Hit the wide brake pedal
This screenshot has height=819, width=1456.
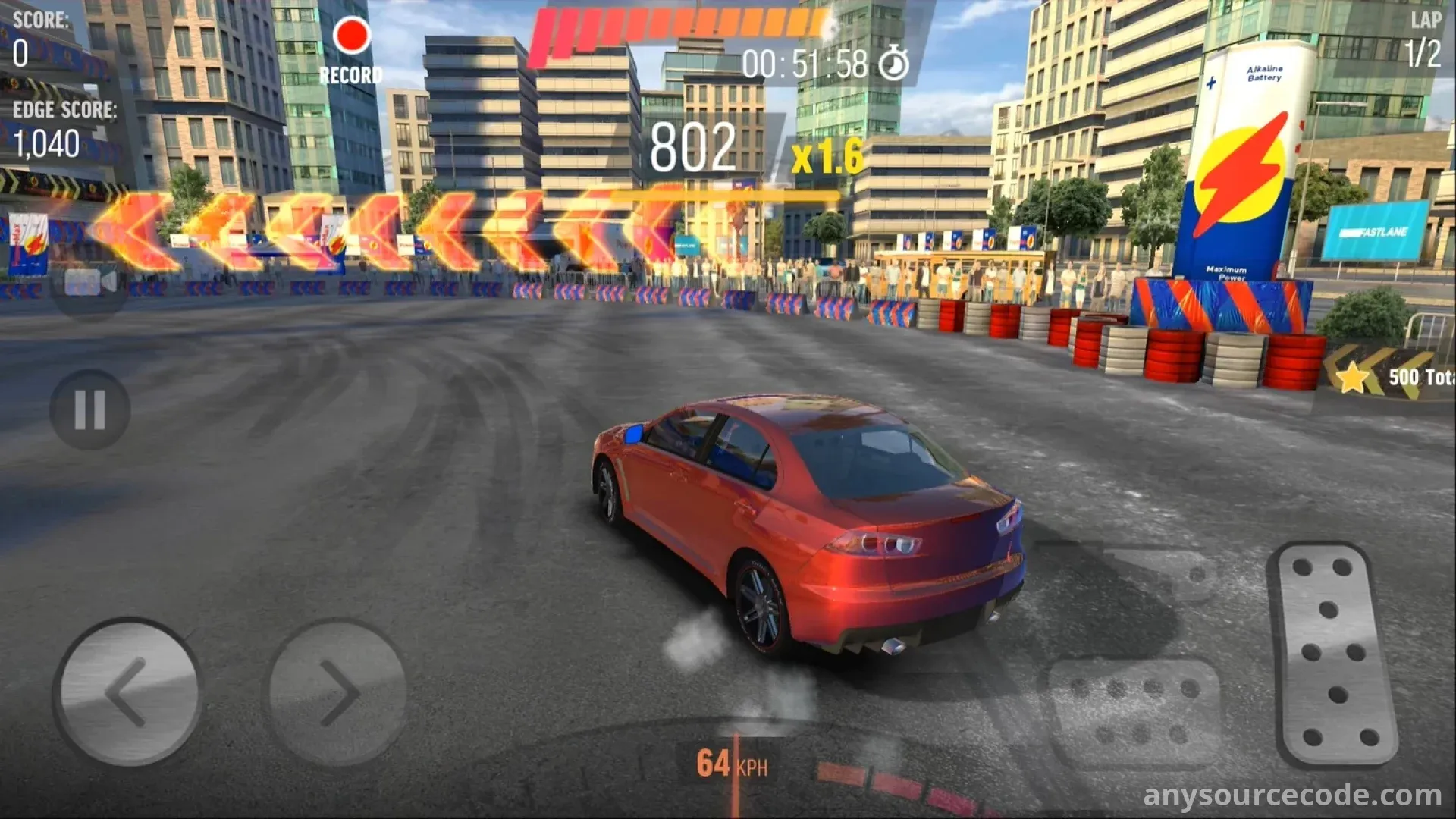1134,712
